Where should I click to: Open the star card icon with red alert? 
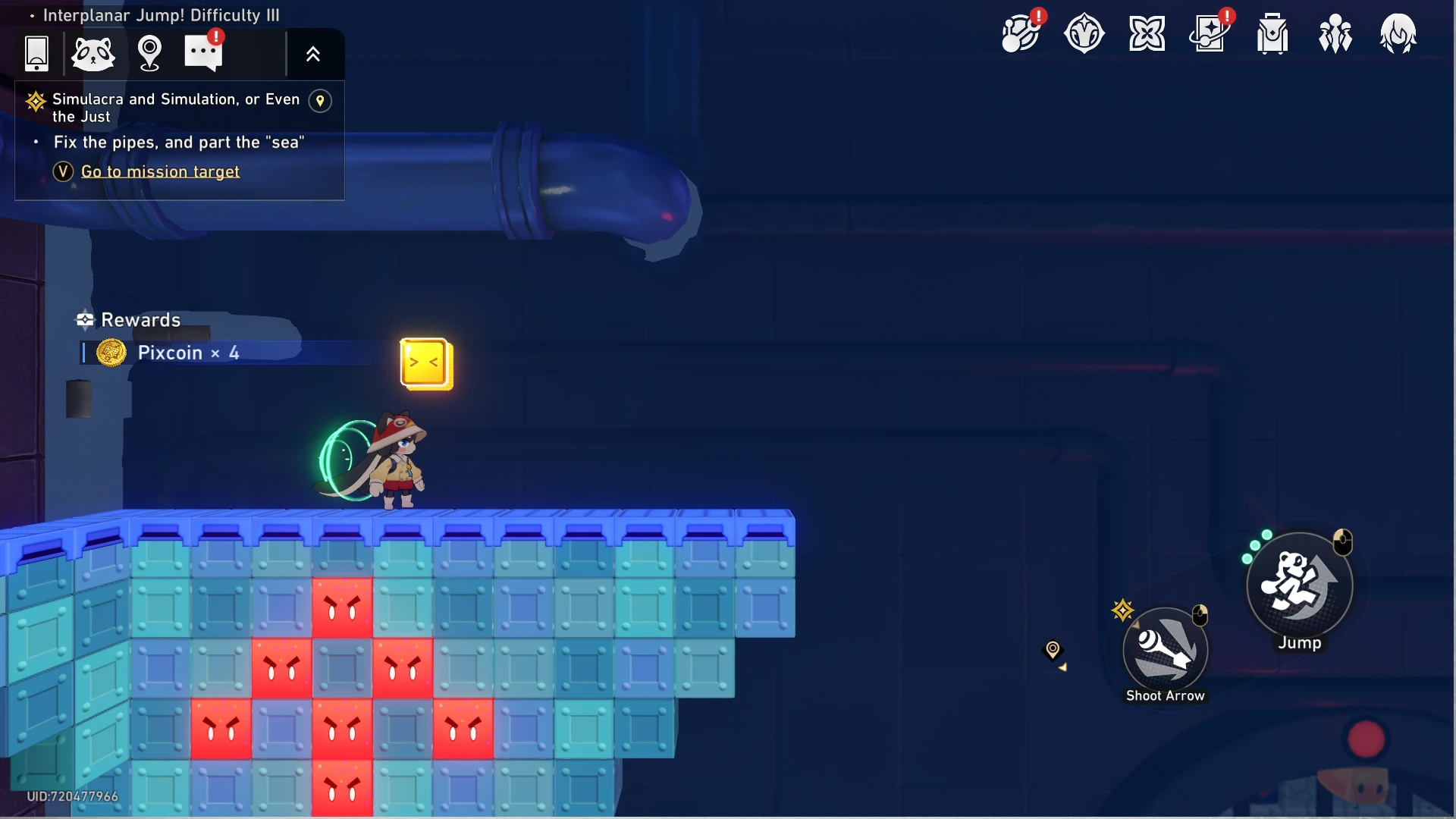(1210, 34)
